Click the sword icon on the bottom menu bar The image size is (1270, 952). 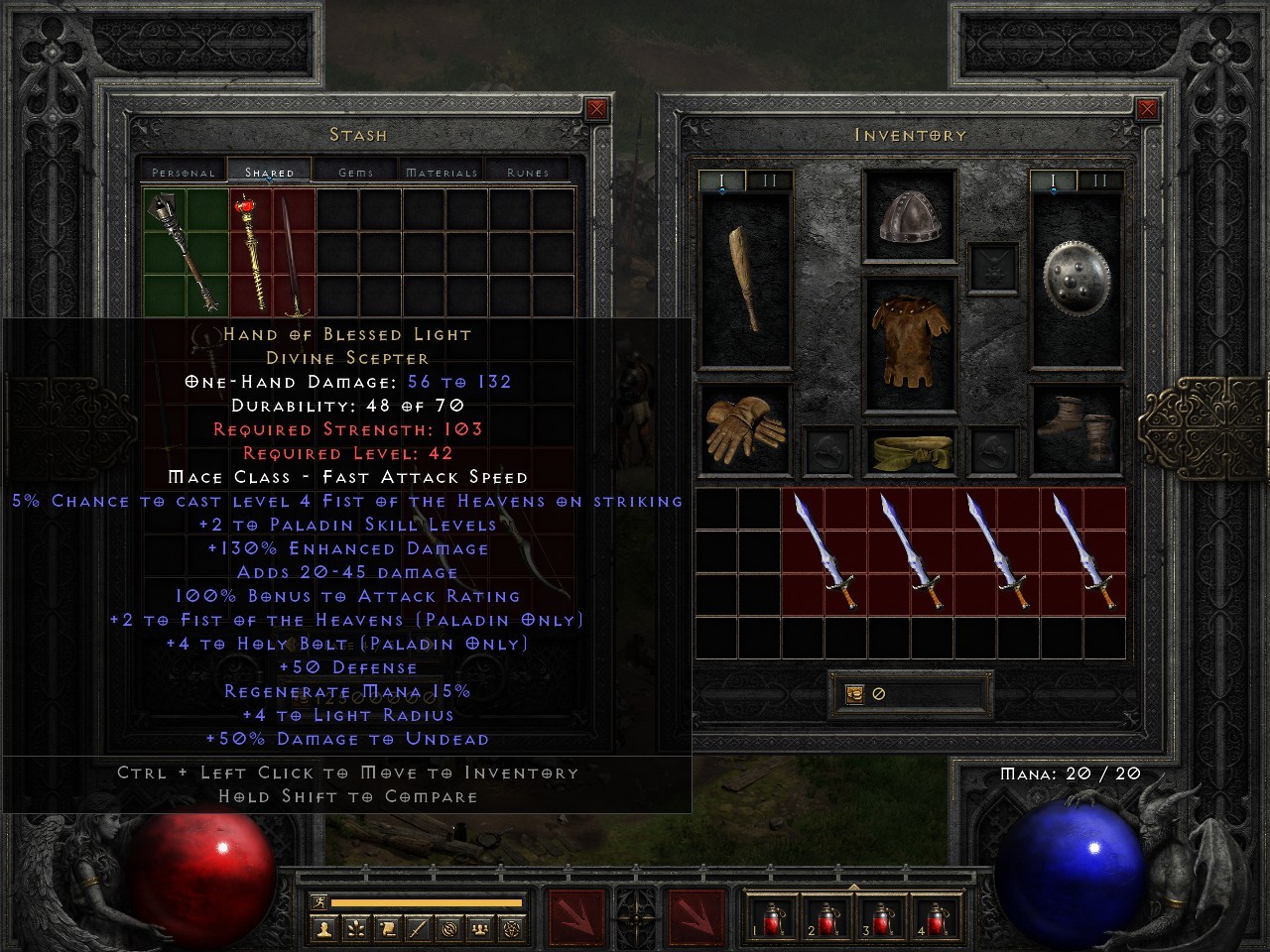pos(418,928)
